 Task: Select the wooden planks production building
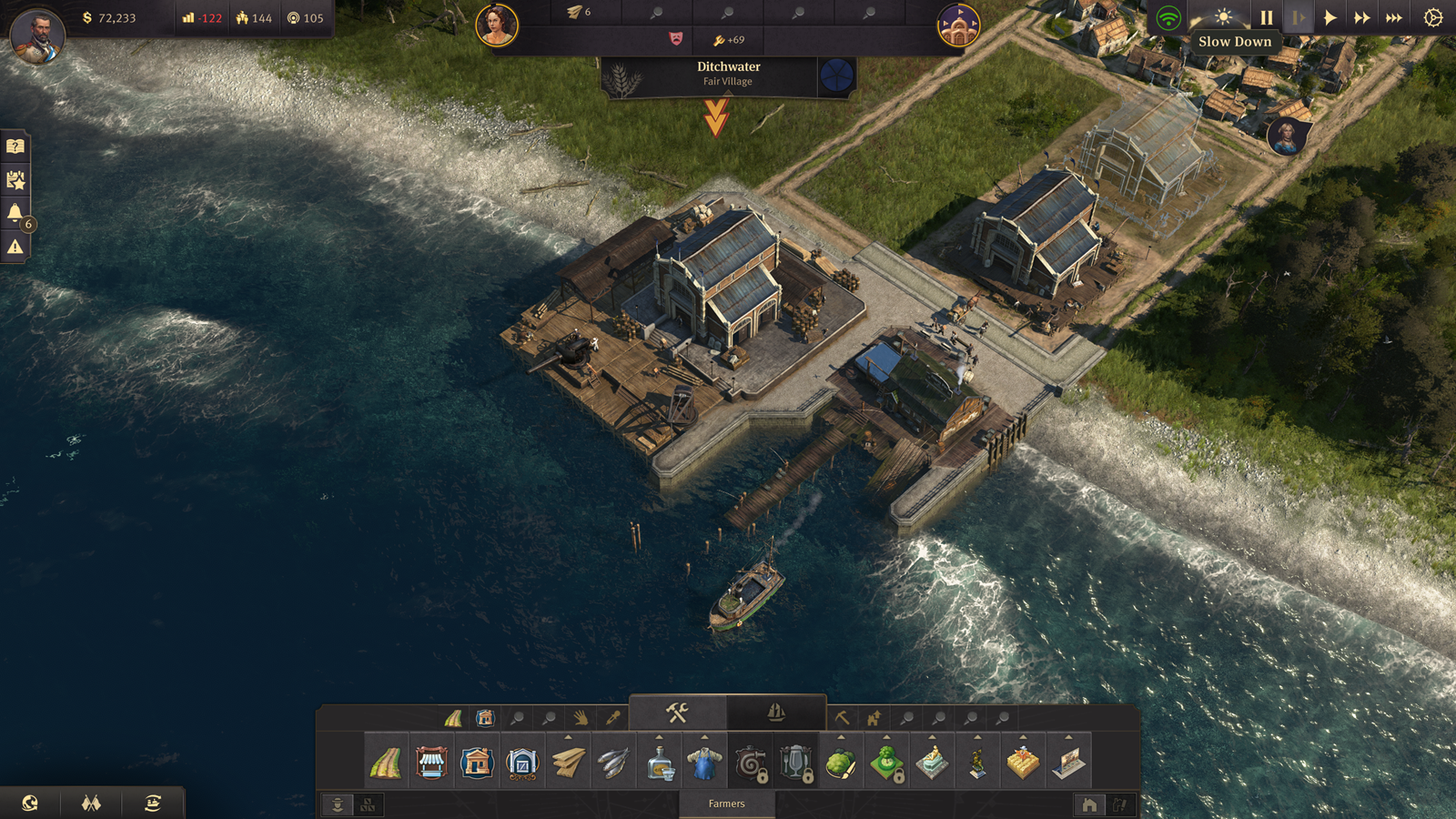click(568, 763)
